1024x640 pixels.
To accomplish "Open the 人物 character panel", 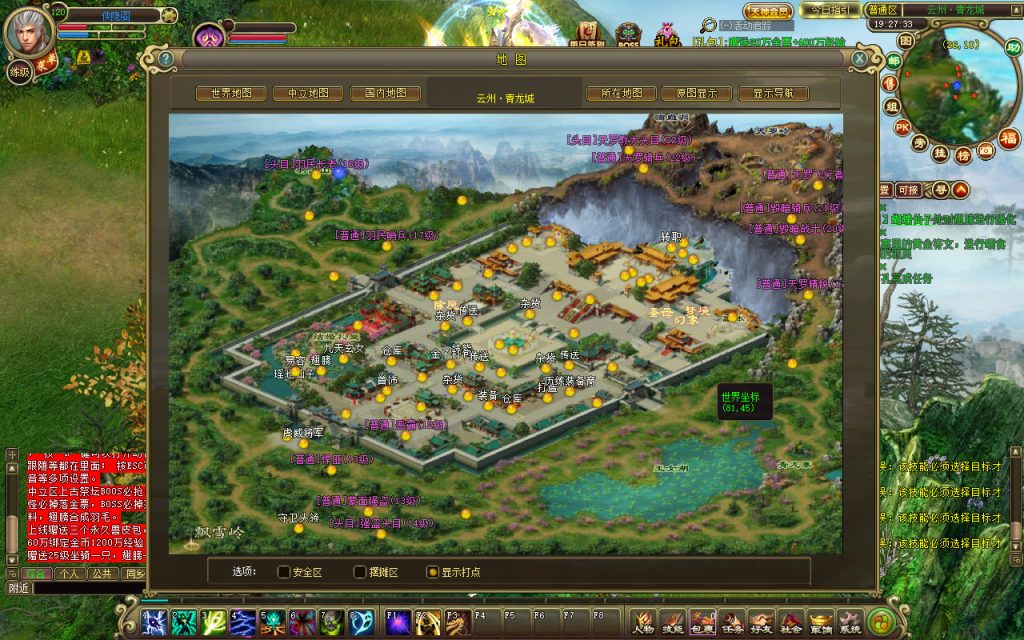I will 643,622.
